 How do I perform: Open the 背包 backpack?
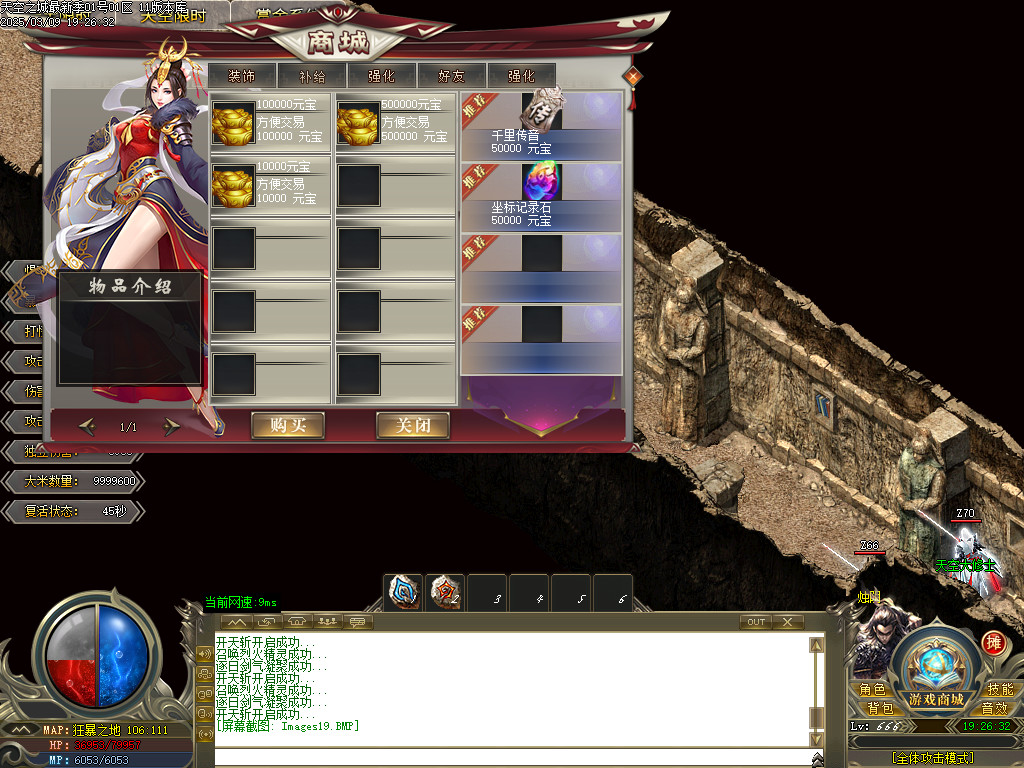click(x=880, y=708)
